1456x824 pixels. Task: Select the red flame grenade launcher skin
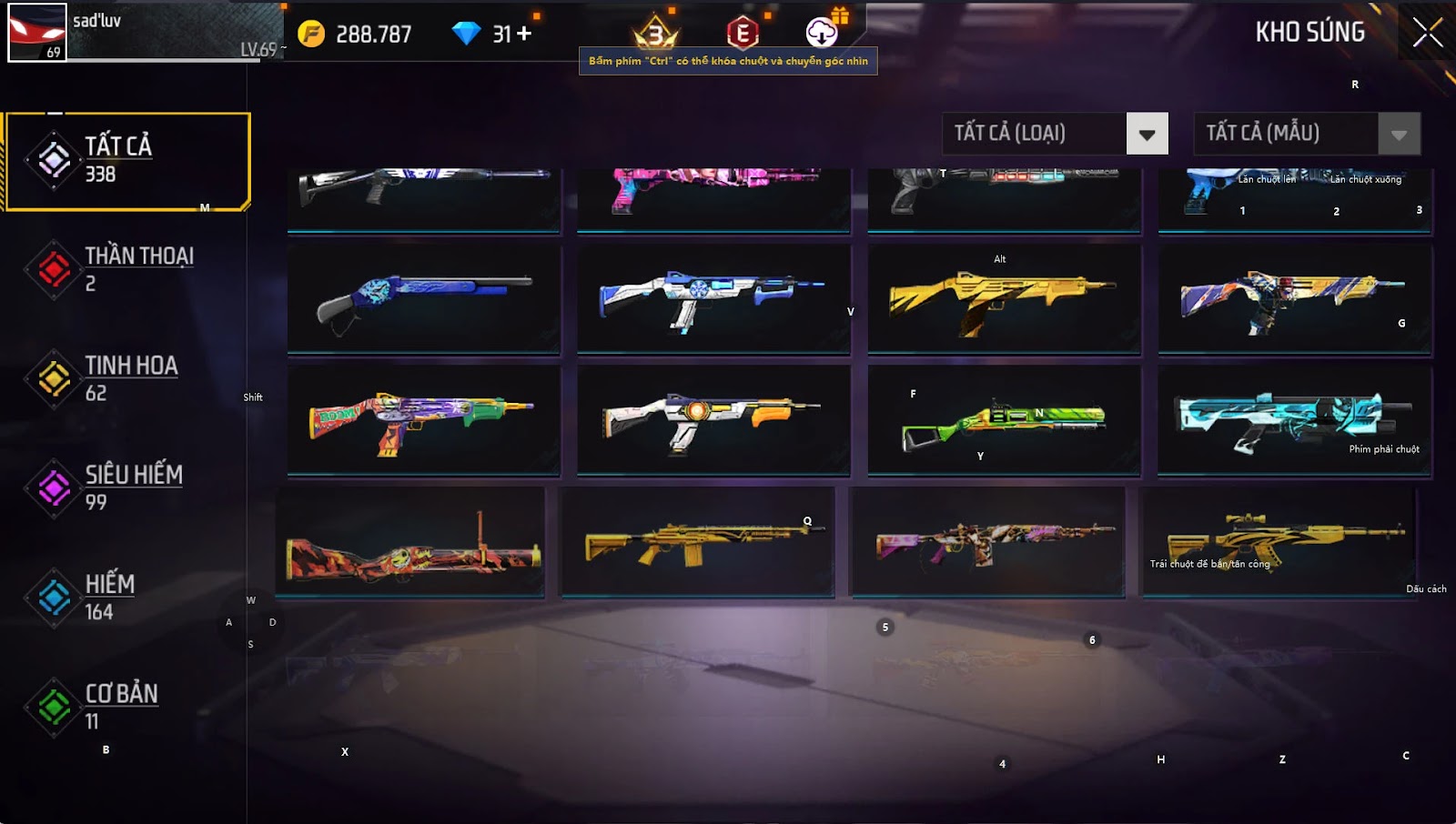[411, 544]
